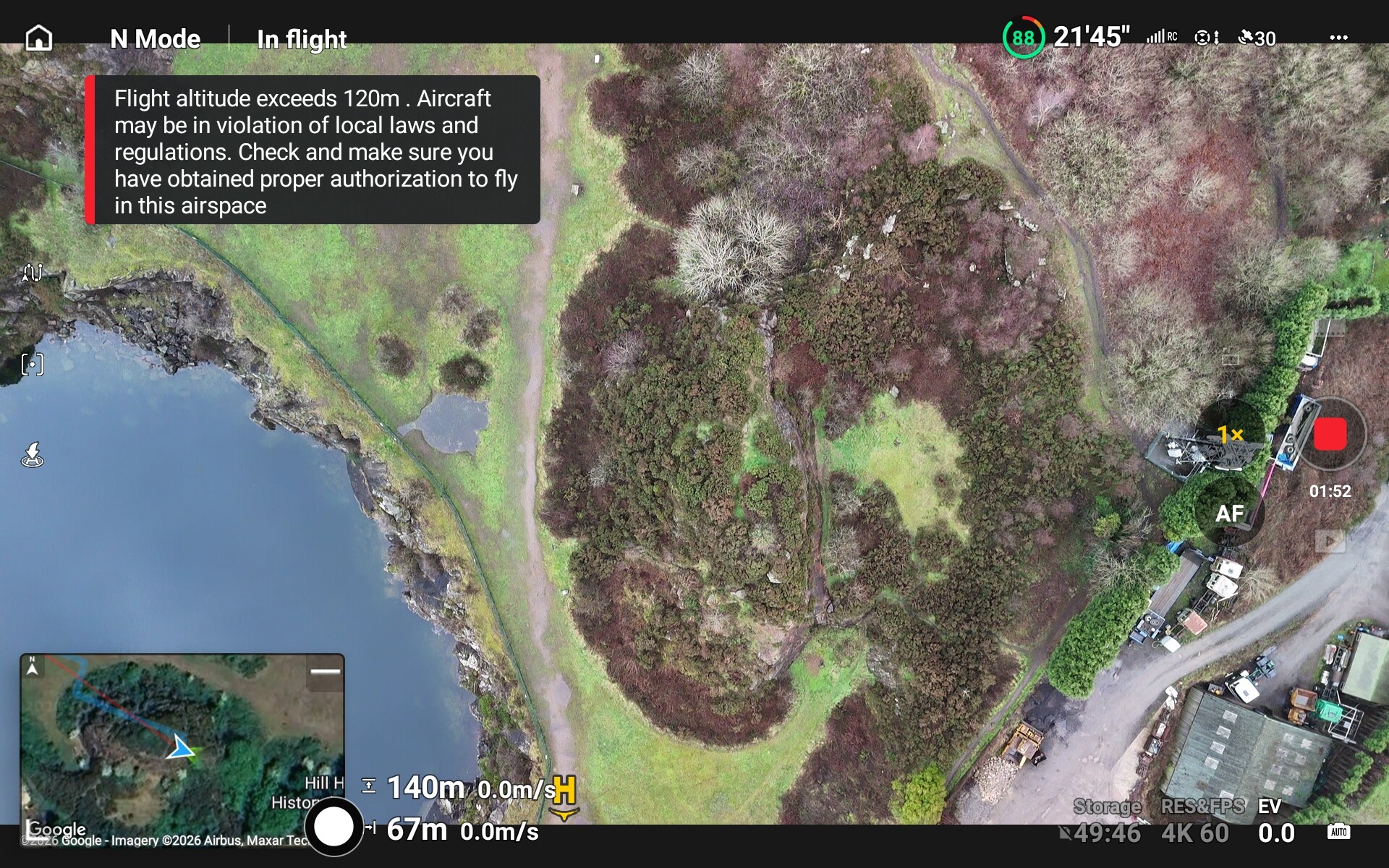Minimize the map with its dash button
This screenshot has width=1389, height=868.
(x=325, y=672)
